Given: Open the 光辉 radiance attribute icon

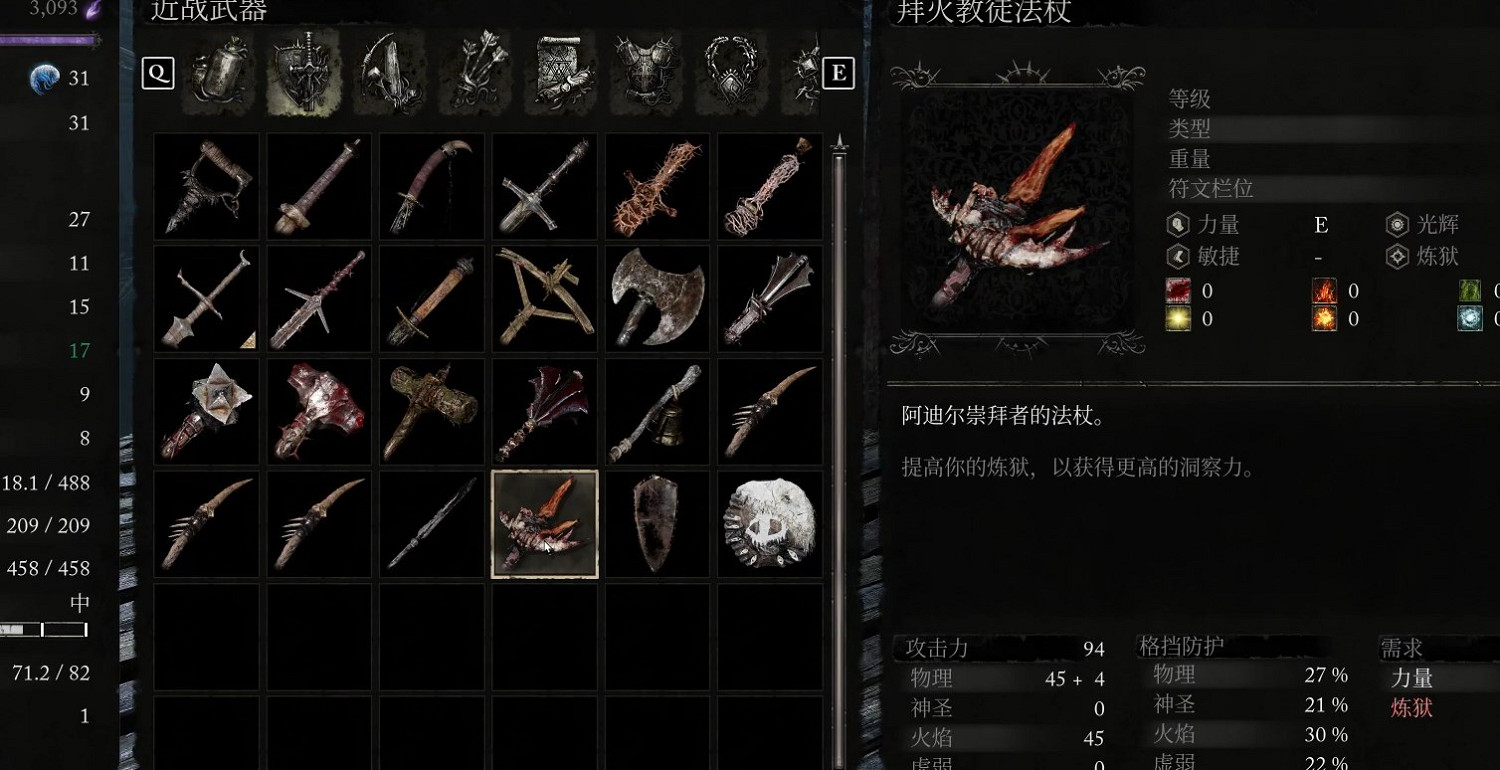Looking at the screenshot, I should coord(1396,224).
